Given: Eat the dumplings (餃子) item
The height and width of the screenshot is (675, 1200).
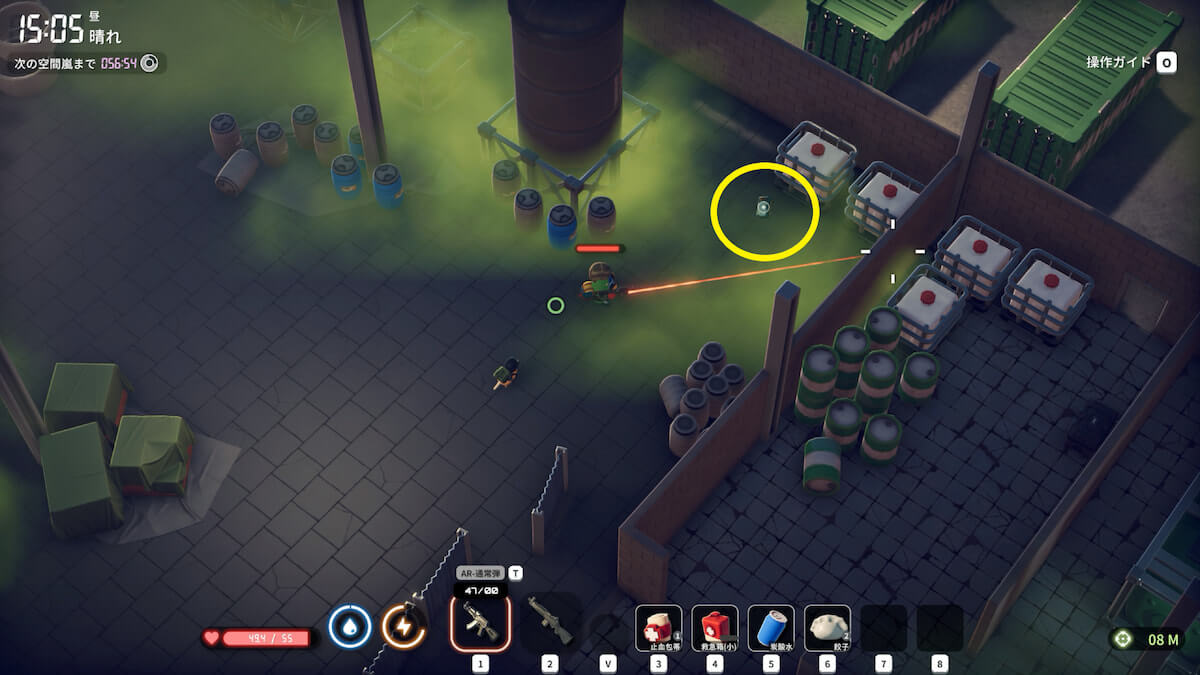Looking at the screenshot, I should click(827, 628).
